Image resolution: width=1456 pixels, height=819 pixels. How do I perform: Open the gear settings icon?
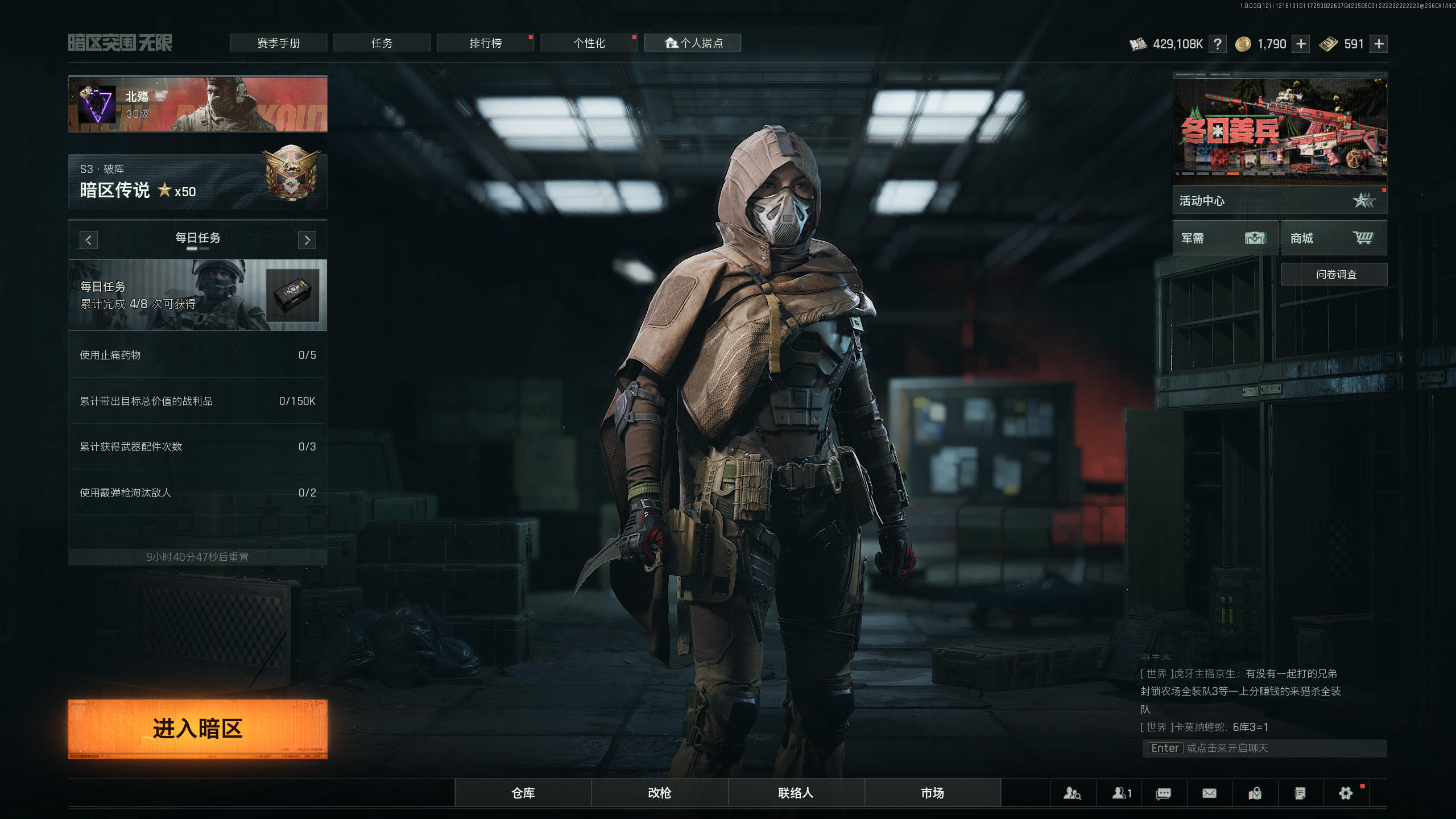point(1345,793)
